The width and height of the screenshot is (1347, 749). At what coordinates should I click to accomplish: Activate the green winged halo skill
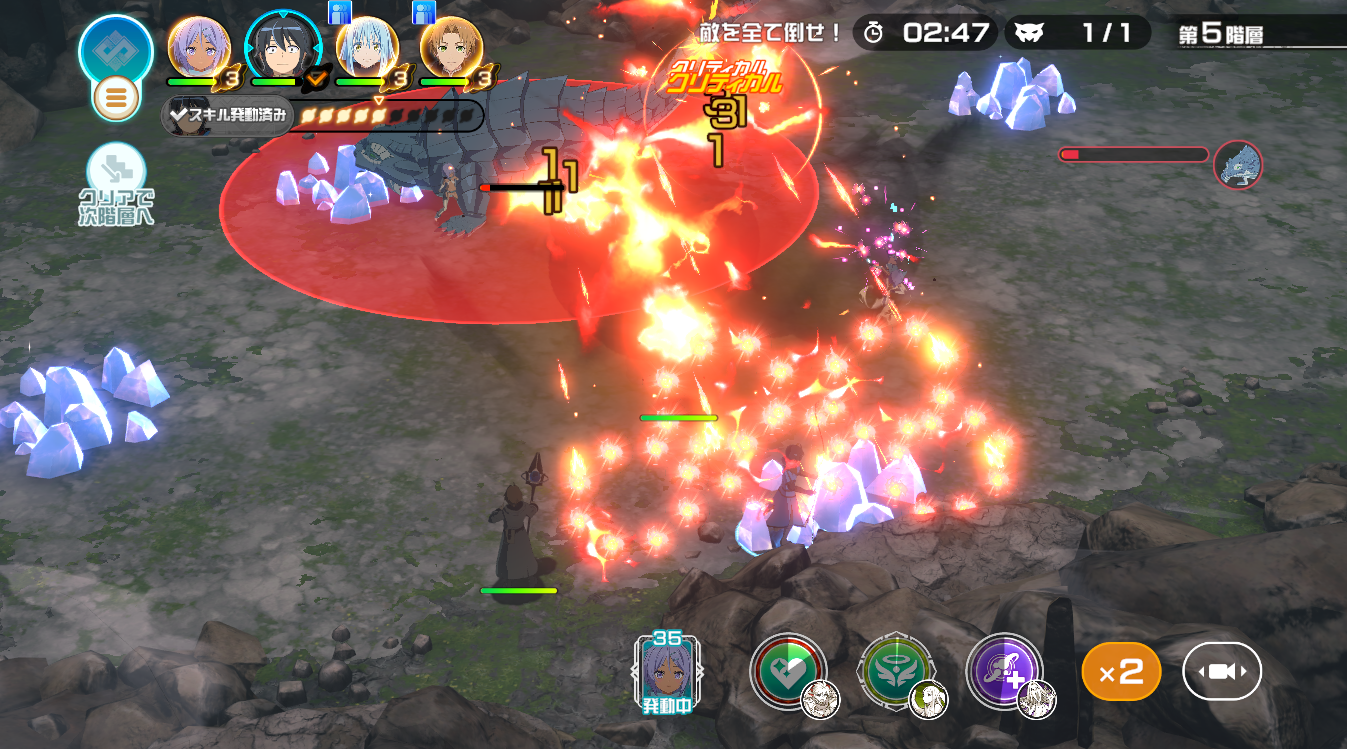click(896, 671)
